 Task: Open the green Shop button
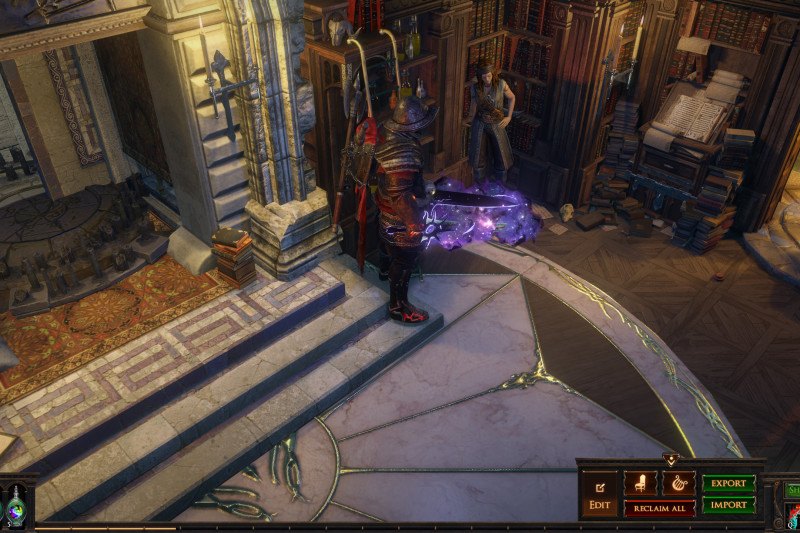pos(792,490)
